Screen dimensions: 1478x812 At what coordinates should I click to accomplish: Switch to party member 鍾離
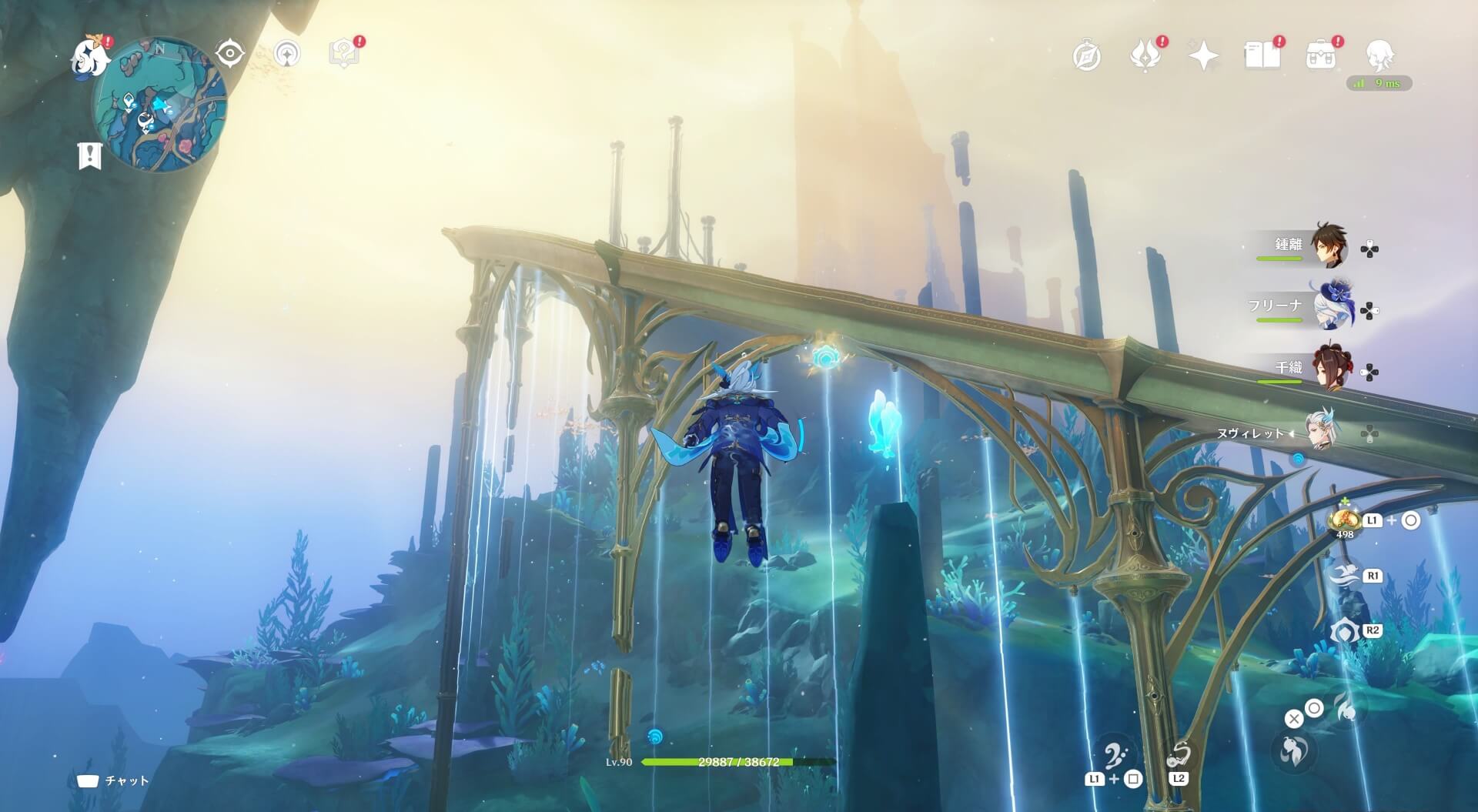[1328, 246]
